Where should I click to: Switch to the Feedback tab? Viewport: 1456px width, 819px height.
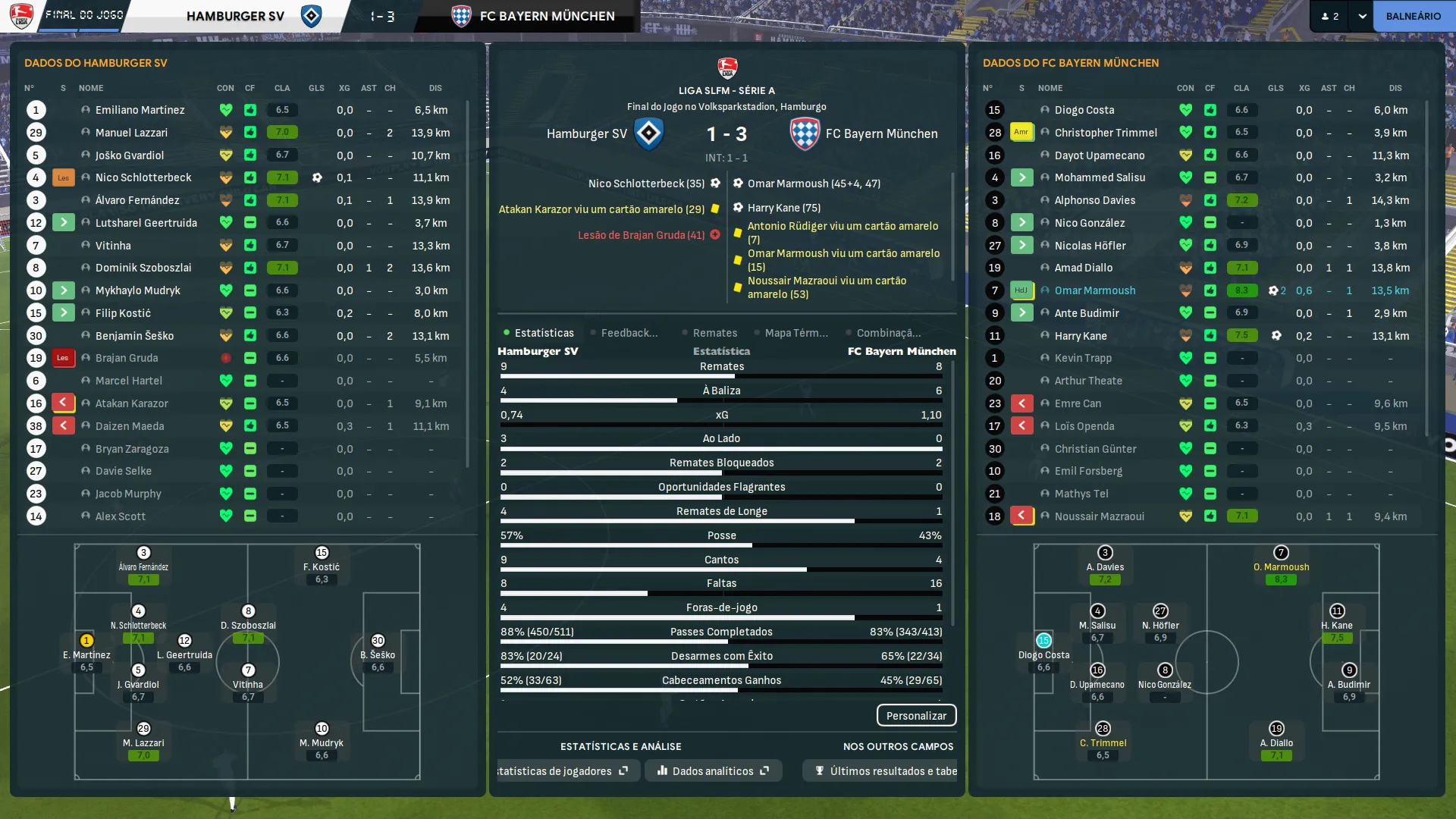629,333
